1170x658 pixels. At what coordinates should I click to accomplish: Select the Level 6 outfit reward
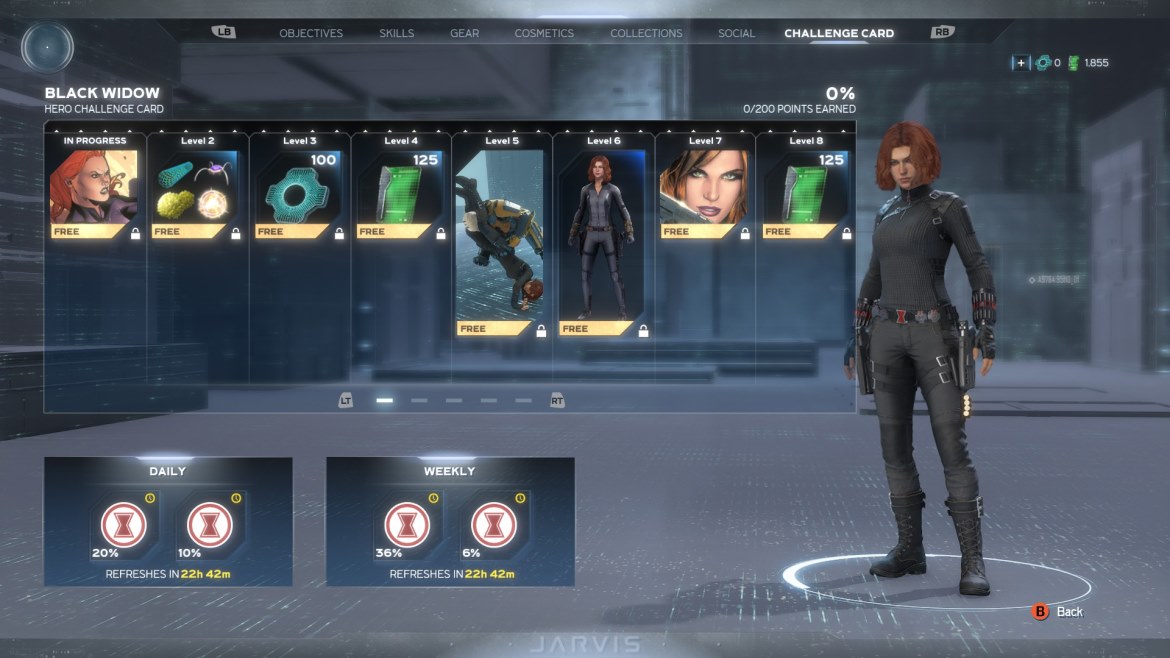tap(603, 240)
